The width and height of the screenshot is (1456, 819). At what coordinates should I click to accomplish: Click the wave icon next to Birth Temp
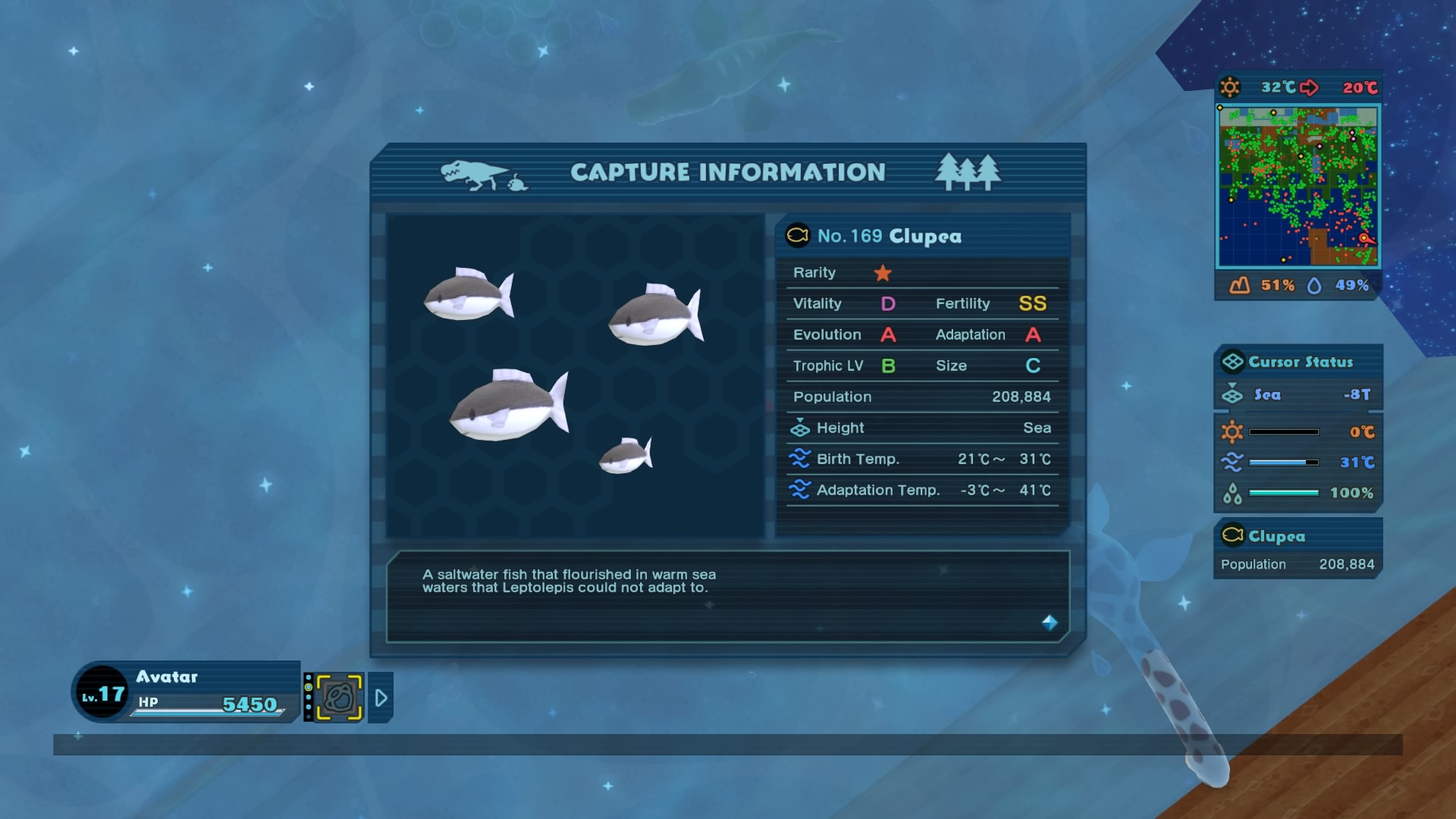[x=802, y=458]
